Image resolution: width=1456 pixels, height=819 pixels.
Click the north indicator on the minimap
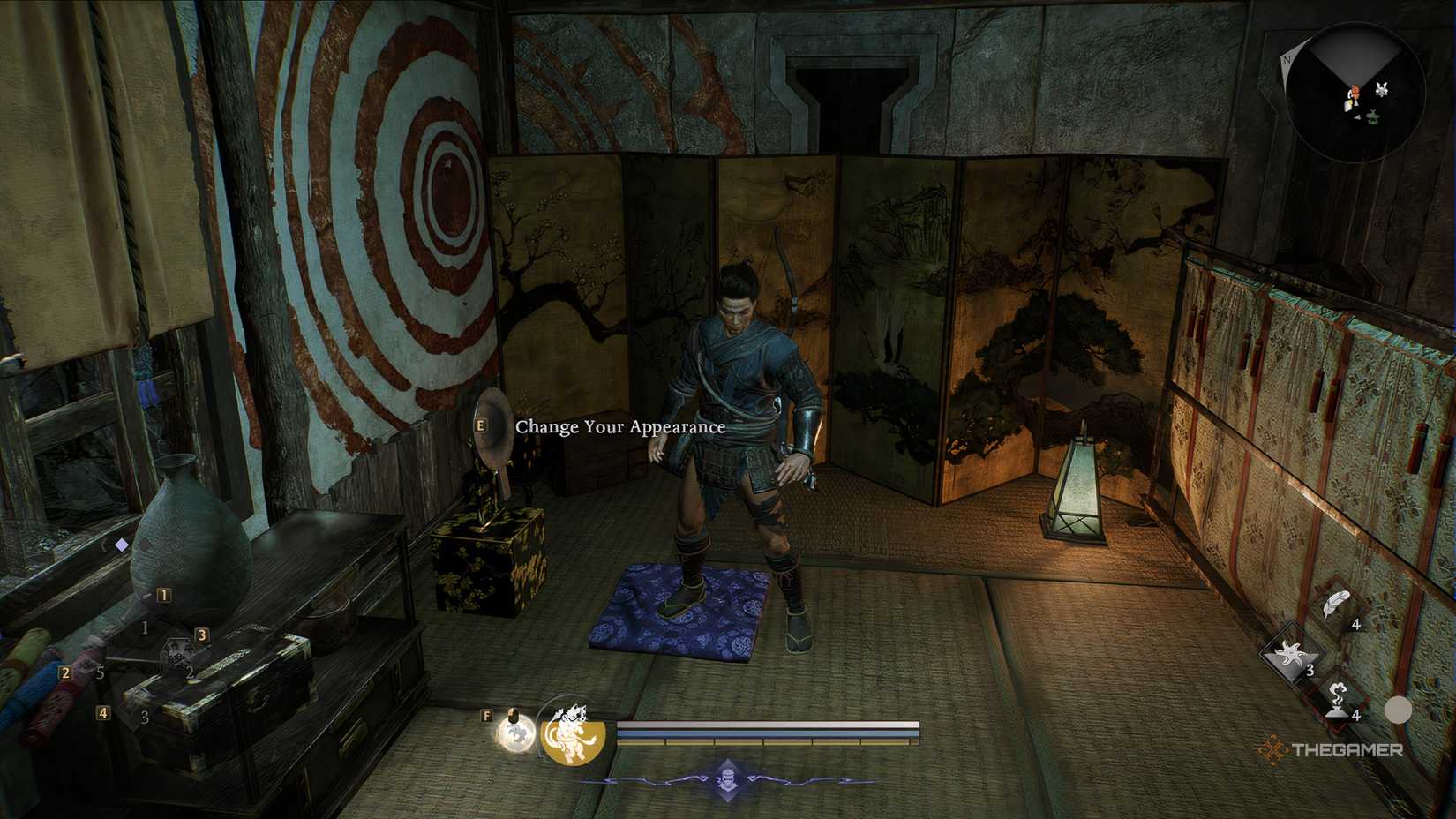click(1287, 59)
